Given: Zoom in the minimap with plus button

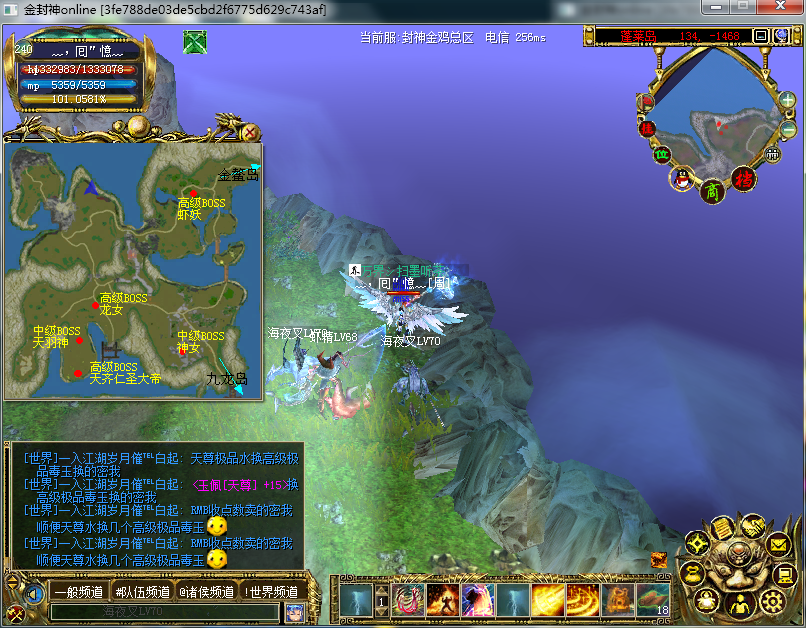Looking at the screenshot, I should tap(789, 101).
